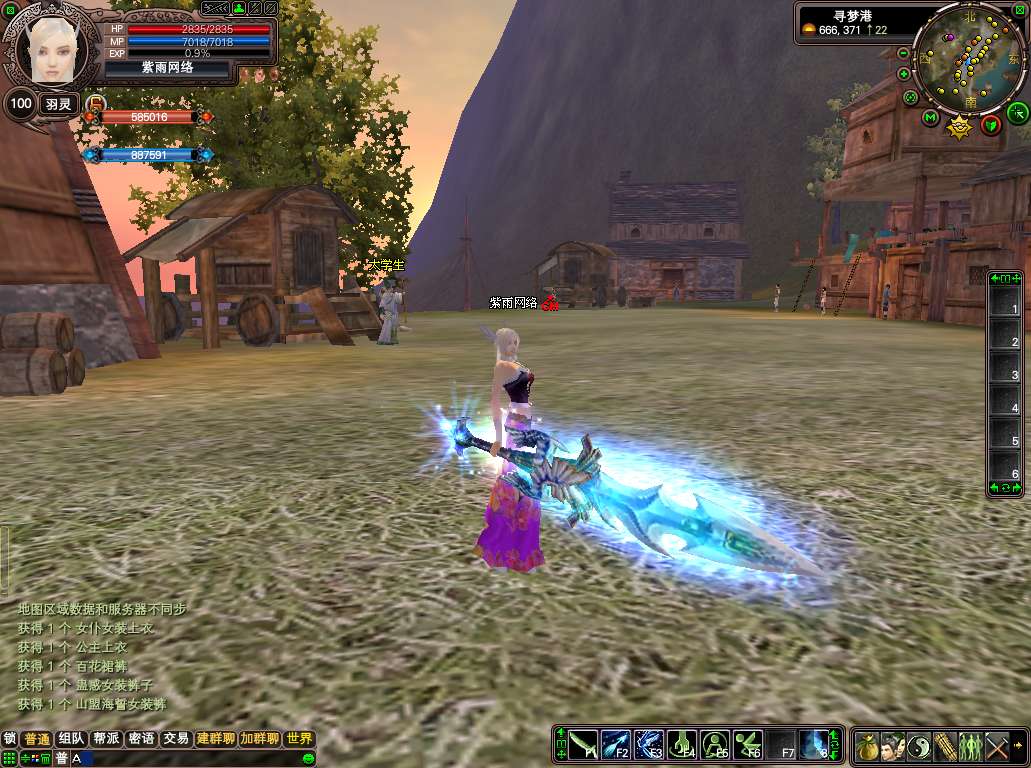
Task: Select the 帮派 guild chat tab
Action: tap(106, 739)
